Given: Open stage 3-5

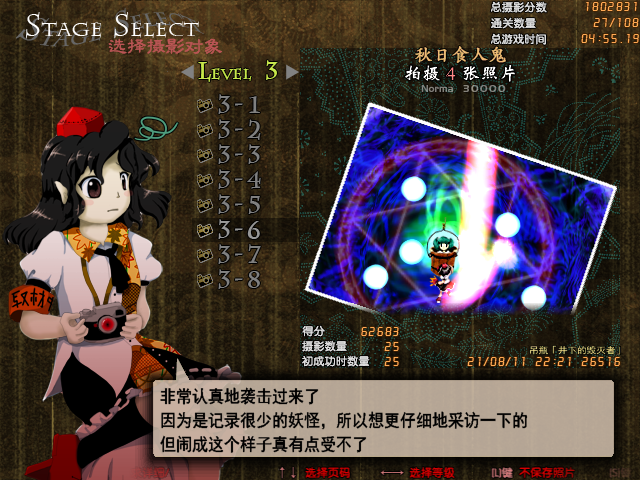Looking at the screenshot, I should [237, 205].
